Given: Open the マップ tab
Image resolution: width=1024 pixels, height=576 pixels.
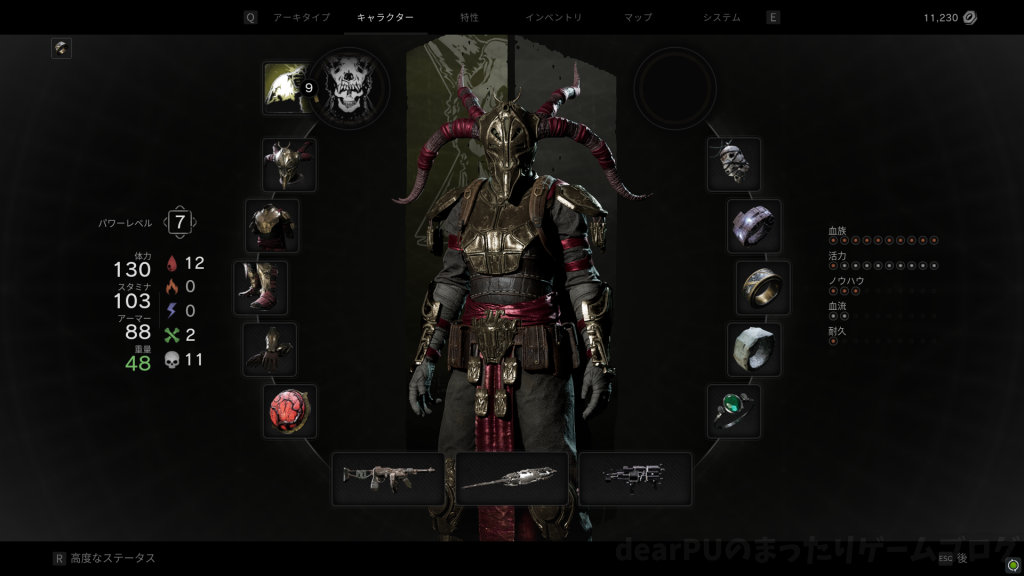Looking at the screenshot, I should pos(637,17).
